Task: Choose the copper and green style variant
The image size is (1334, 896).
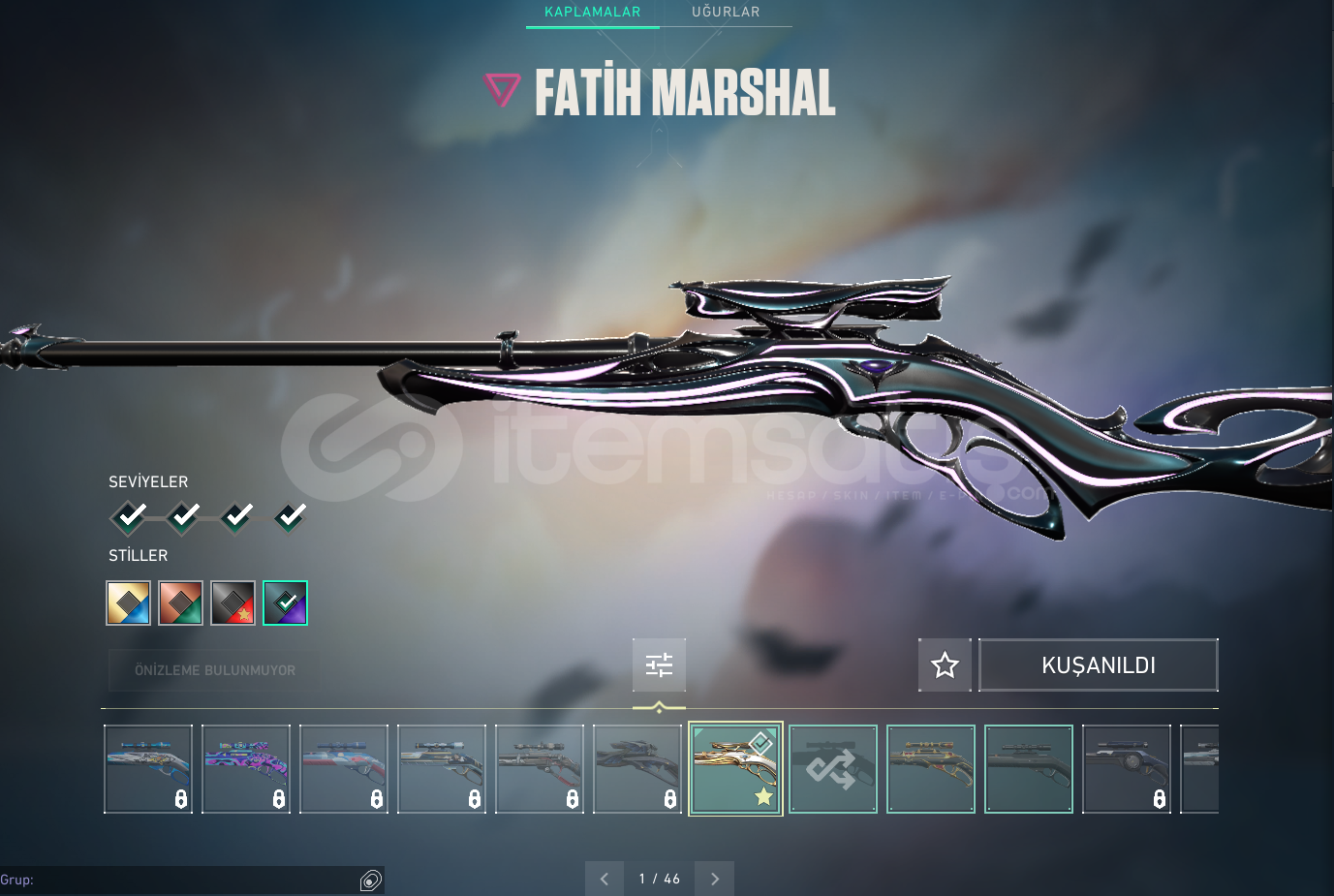Action: (x=181, y=602)
